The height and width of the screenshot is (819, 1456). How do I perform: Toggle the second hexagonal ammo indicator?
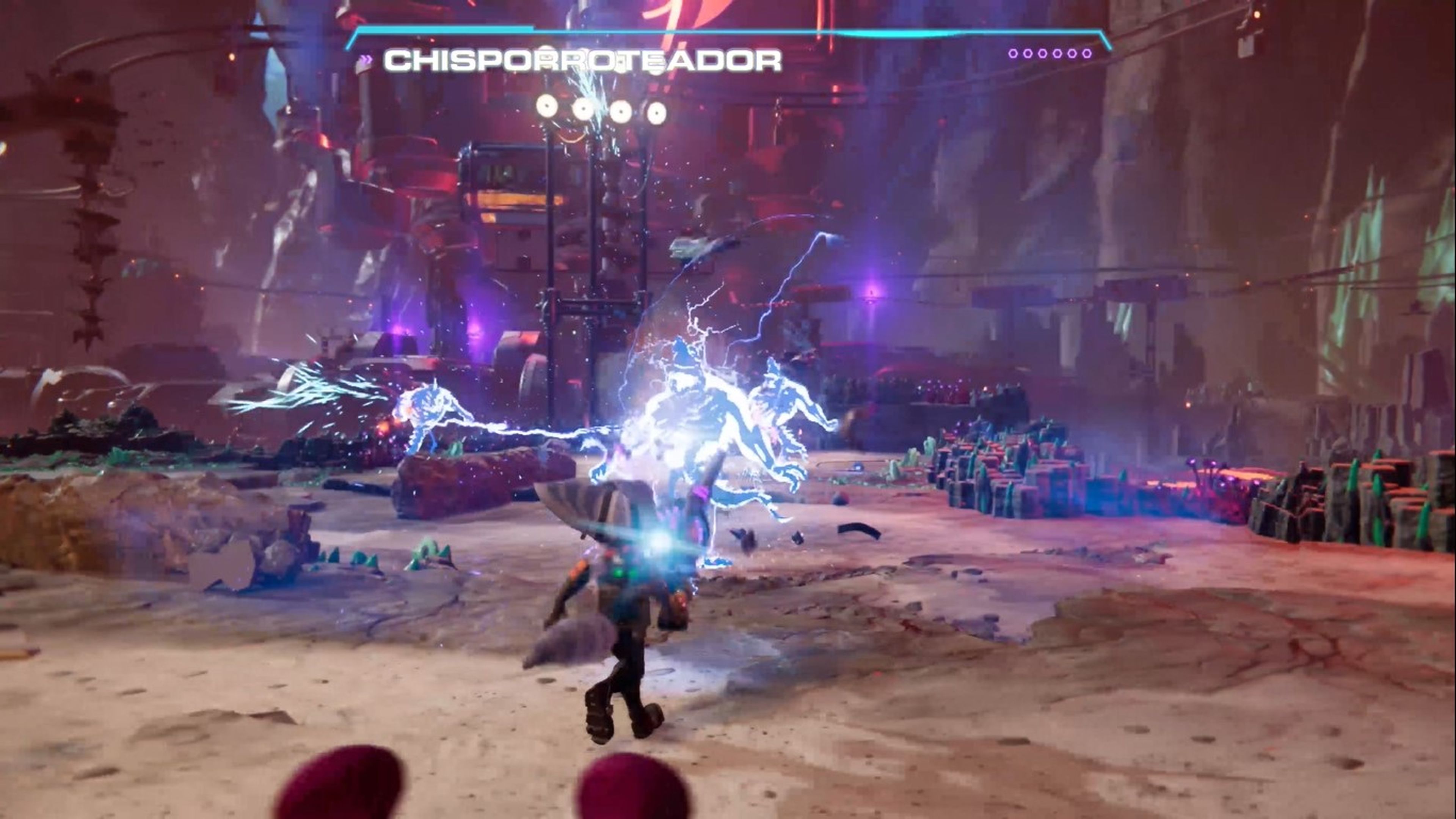point(1028,54)
